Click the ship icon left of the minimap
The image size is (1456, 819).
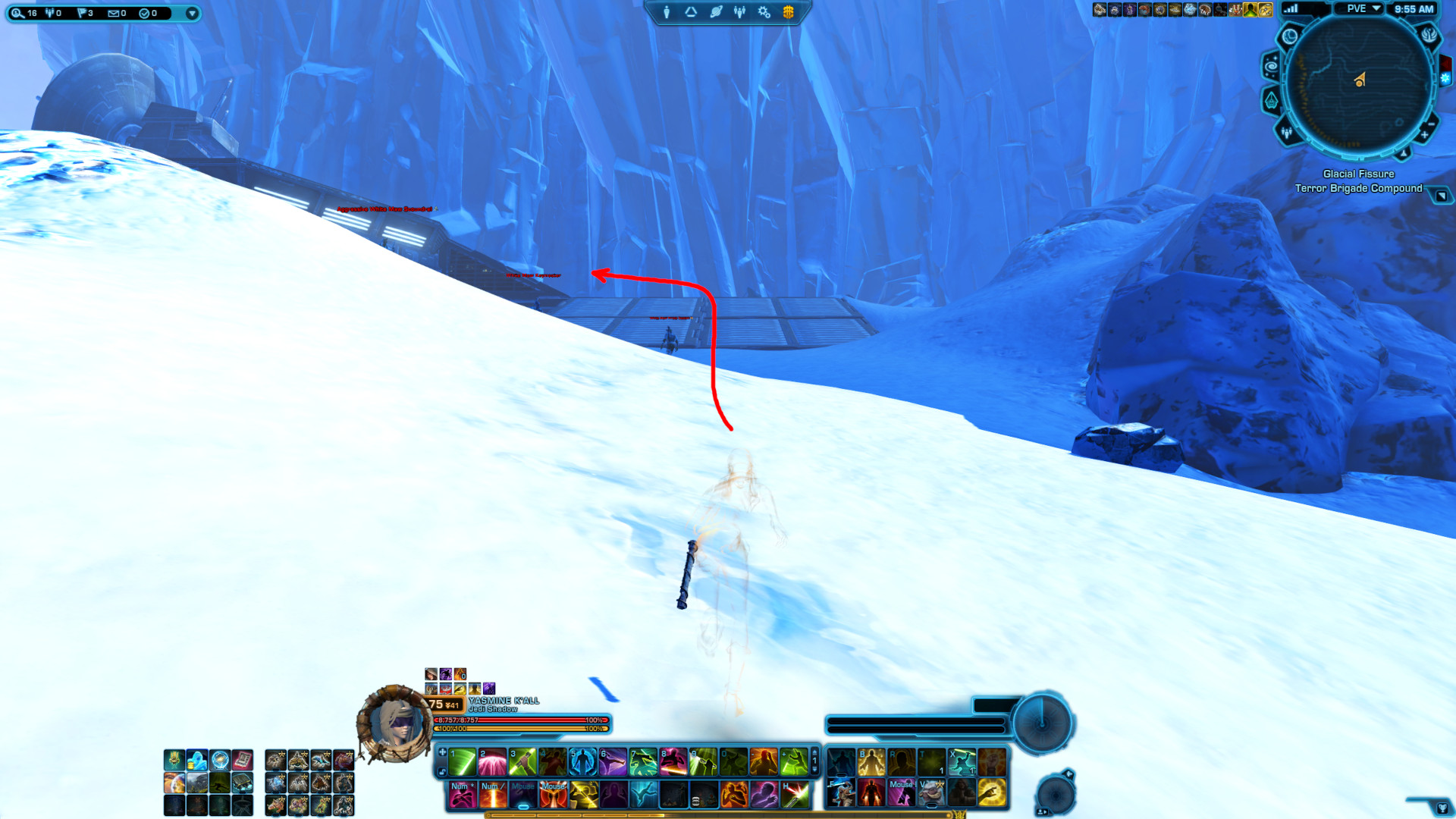pyautogui.click(x=1272, y=99)
